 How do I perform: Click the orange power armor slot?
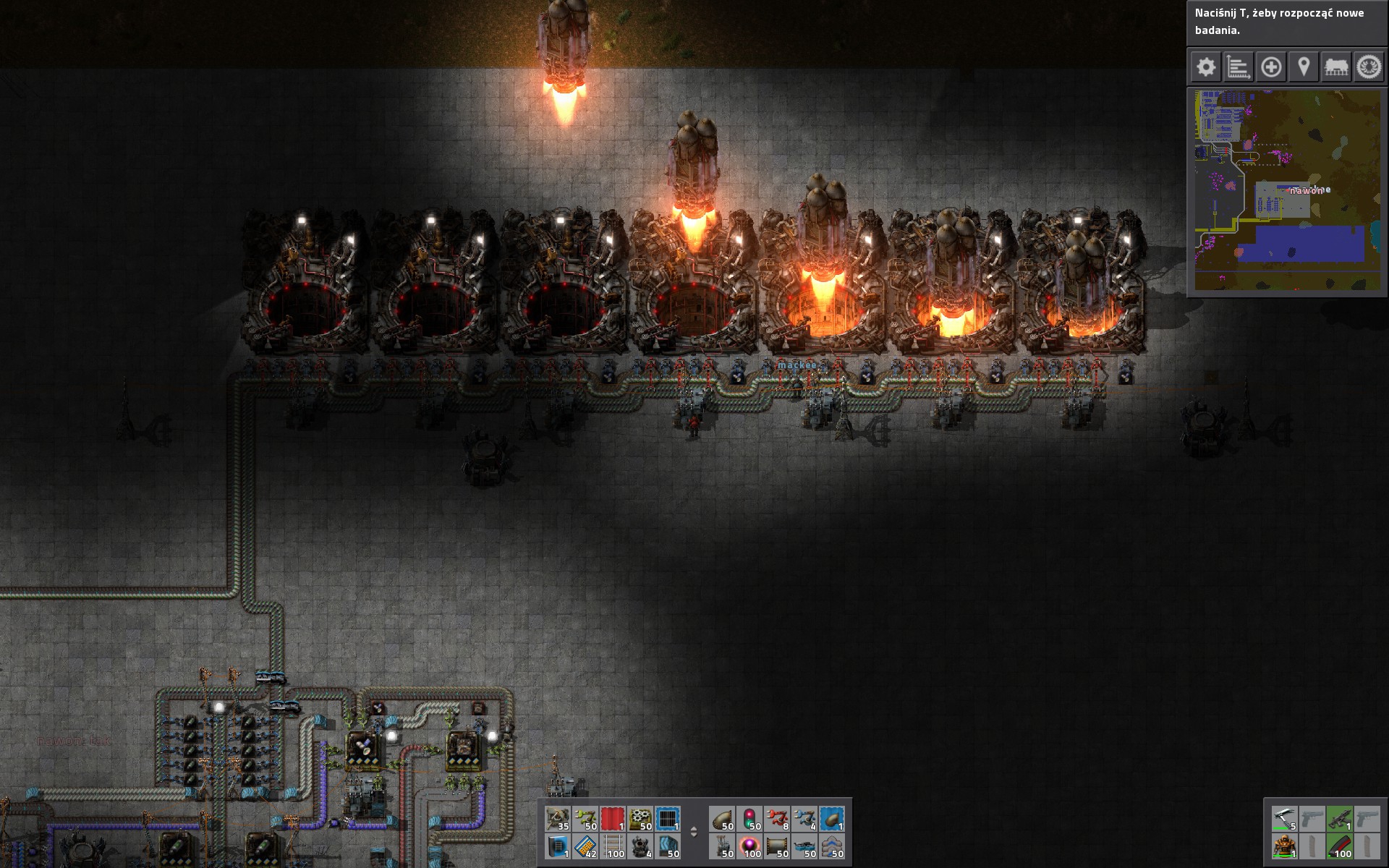tap(1285, 846)
